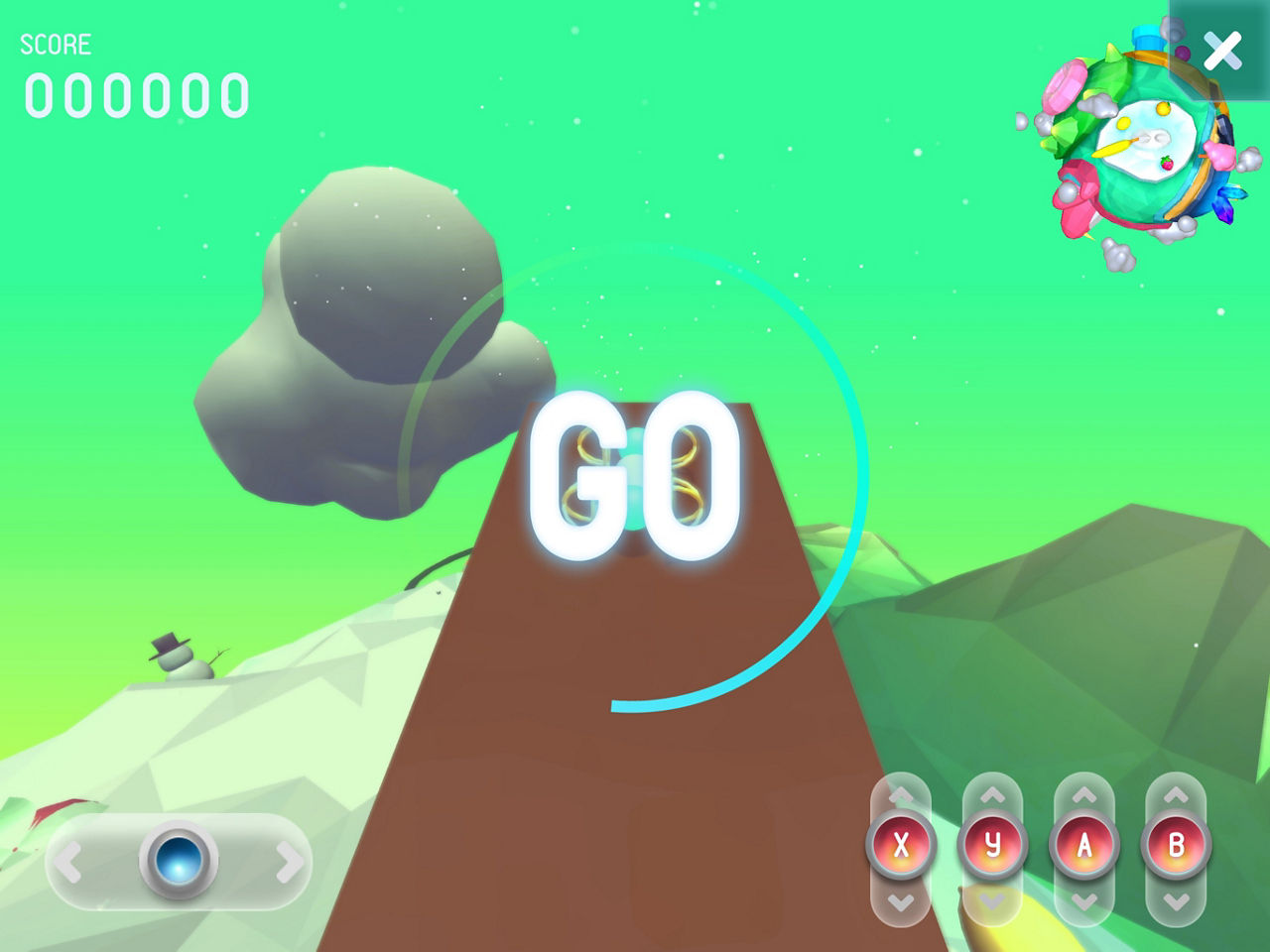Tap the red X action button

point(901,846)
